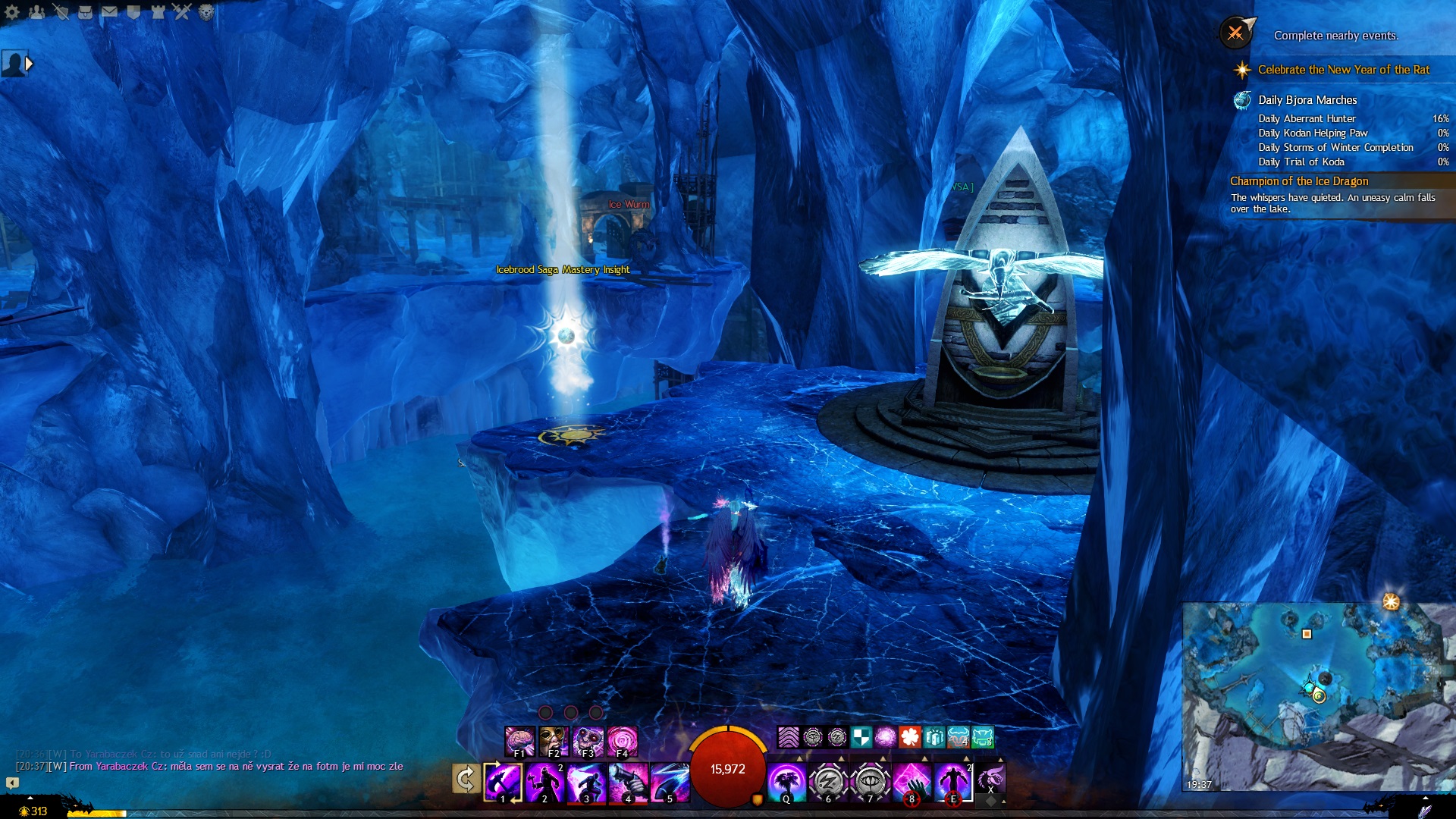Use the pistol skill in slot 4
This screenshot has width=1456, height=819.
click(628, 782)
